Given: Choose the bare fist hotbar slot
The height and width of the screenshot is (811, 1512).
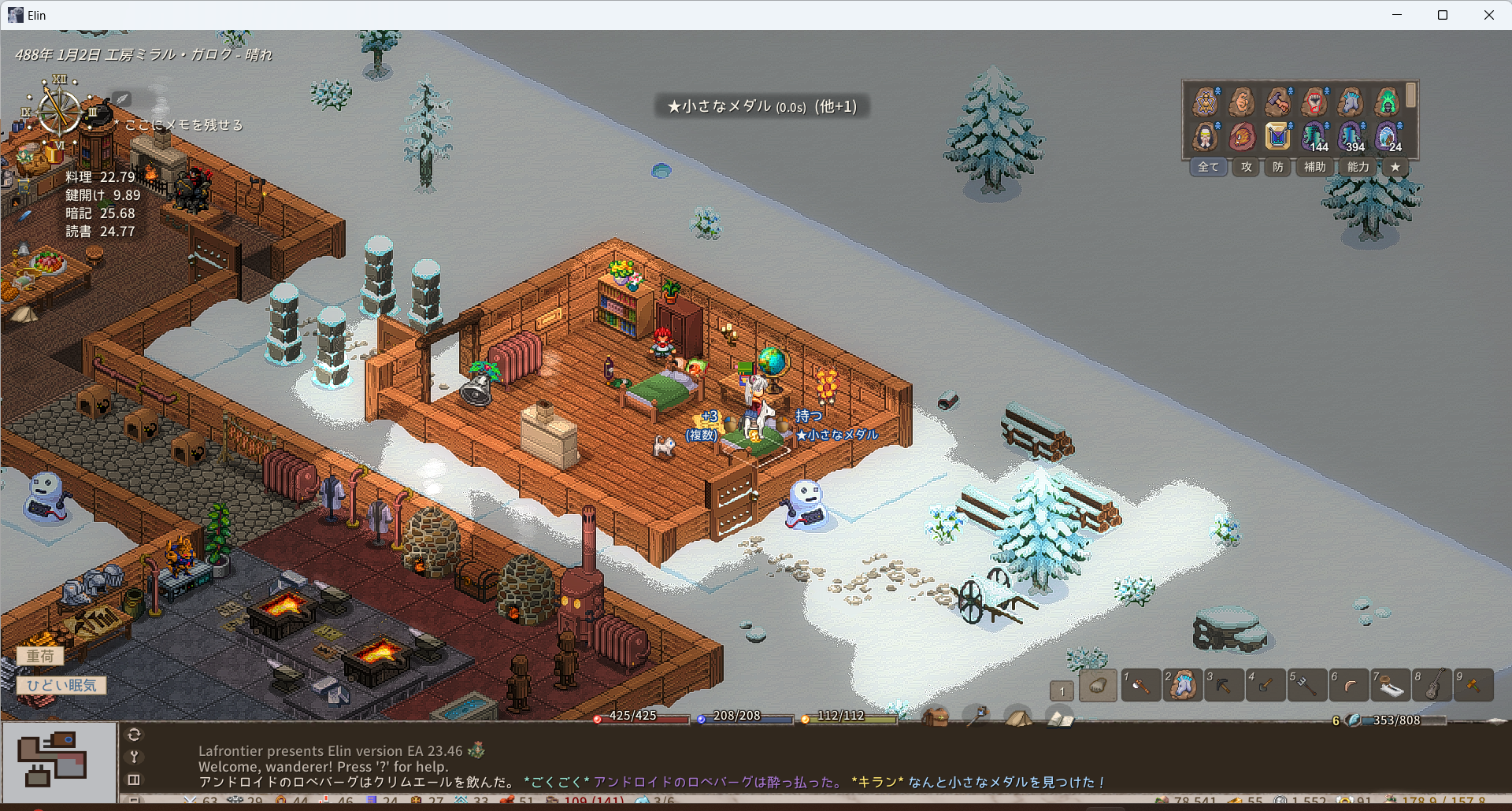Looking at the screenshot, I should 1098,686.
